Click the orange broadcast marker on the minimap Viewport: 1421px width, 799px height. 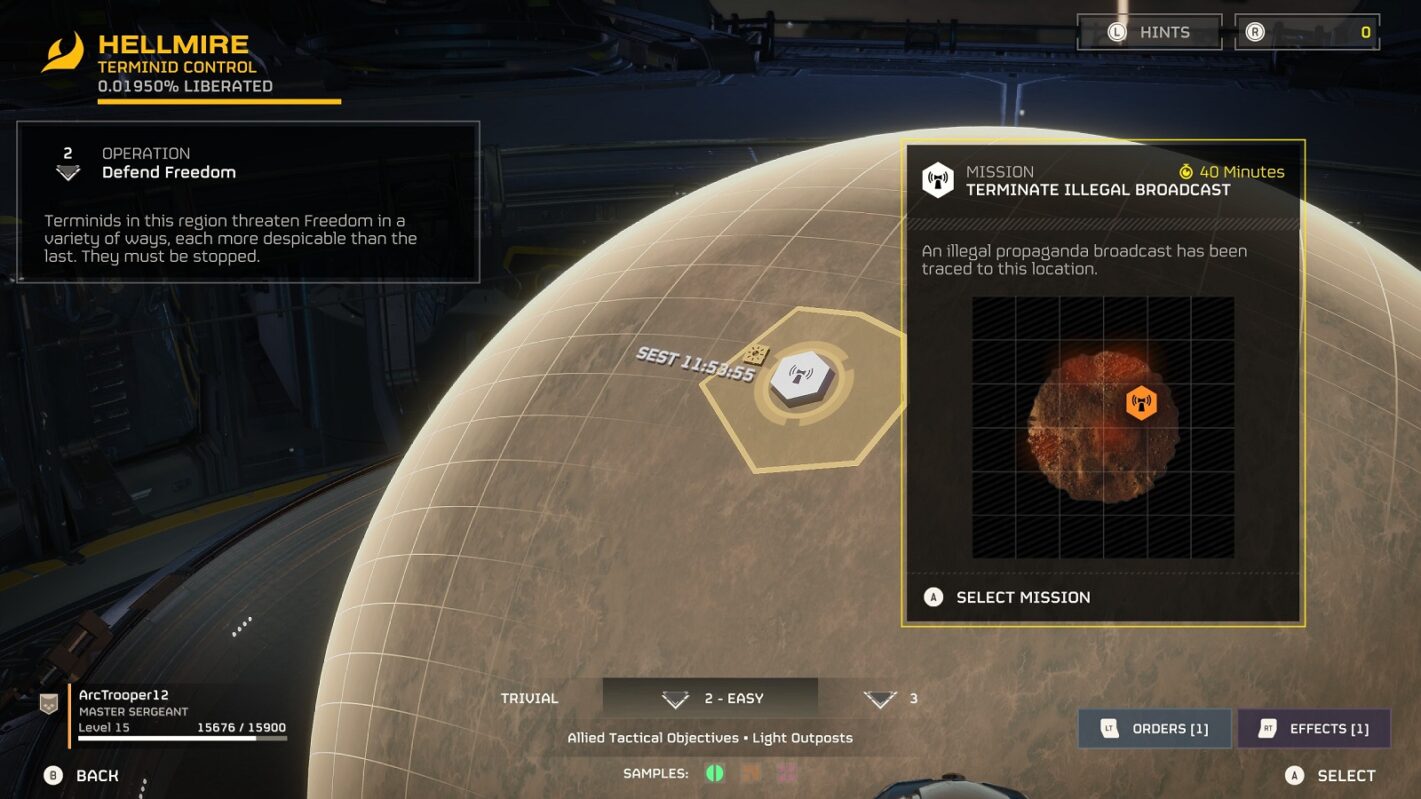point(1141,403)
